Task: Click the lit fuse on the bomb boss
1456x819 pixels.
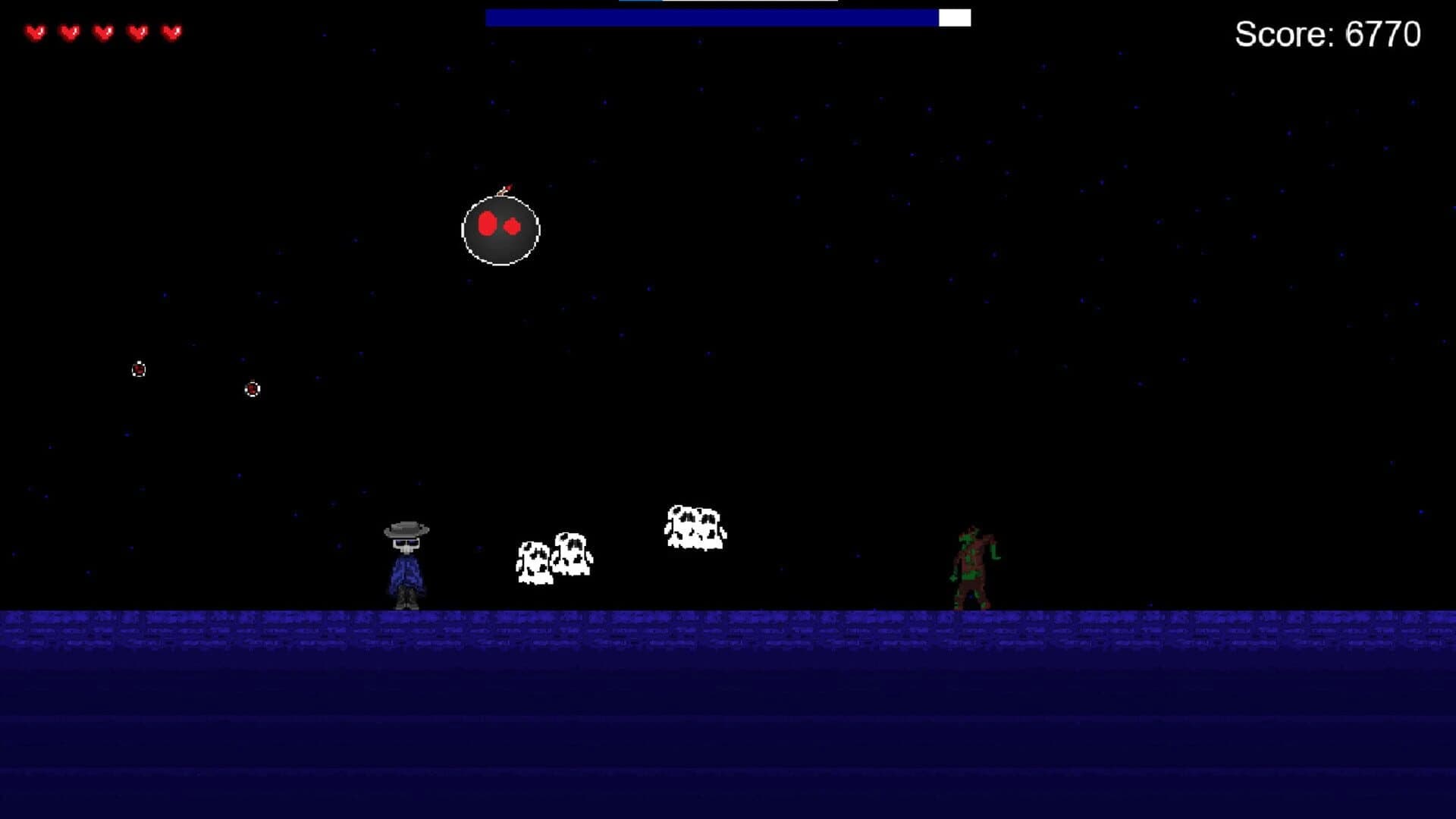Action: click(504, 190)
